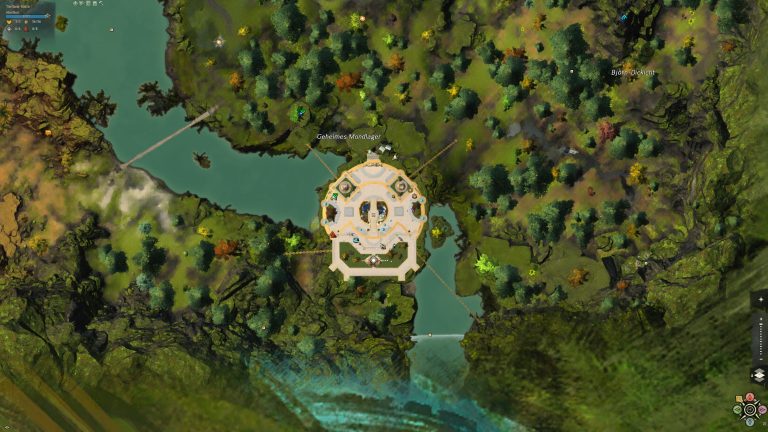
Task: Select the blue marker on the marker wheel
Action: coord(750,421)
